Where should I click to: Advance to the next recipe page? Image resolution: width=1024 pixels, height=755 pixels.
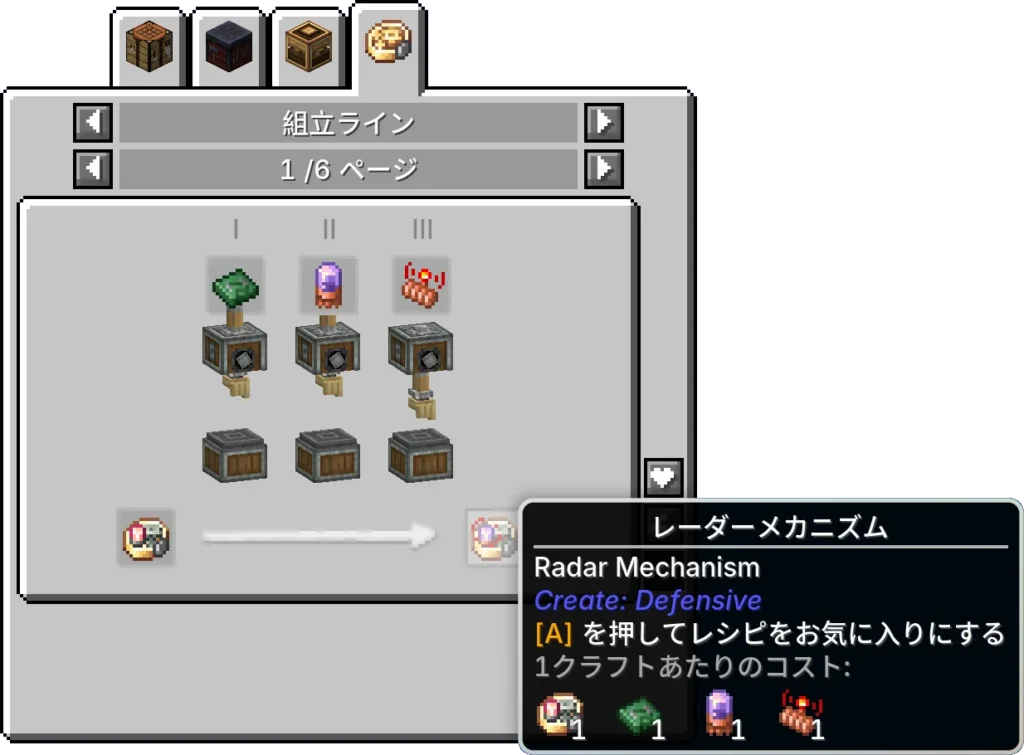coord(604,169)
